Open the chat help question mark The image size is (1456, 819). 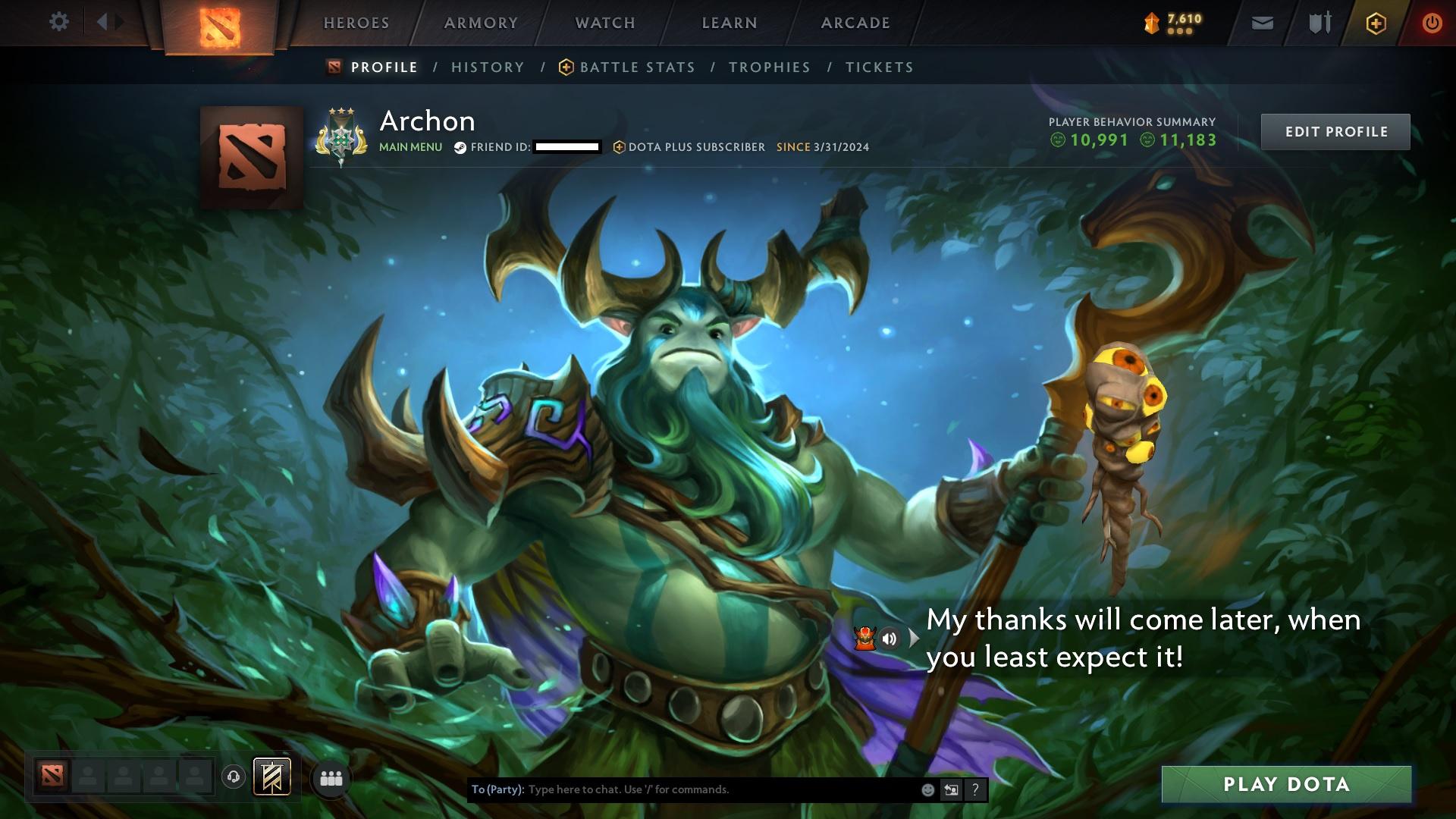point(975,789)
